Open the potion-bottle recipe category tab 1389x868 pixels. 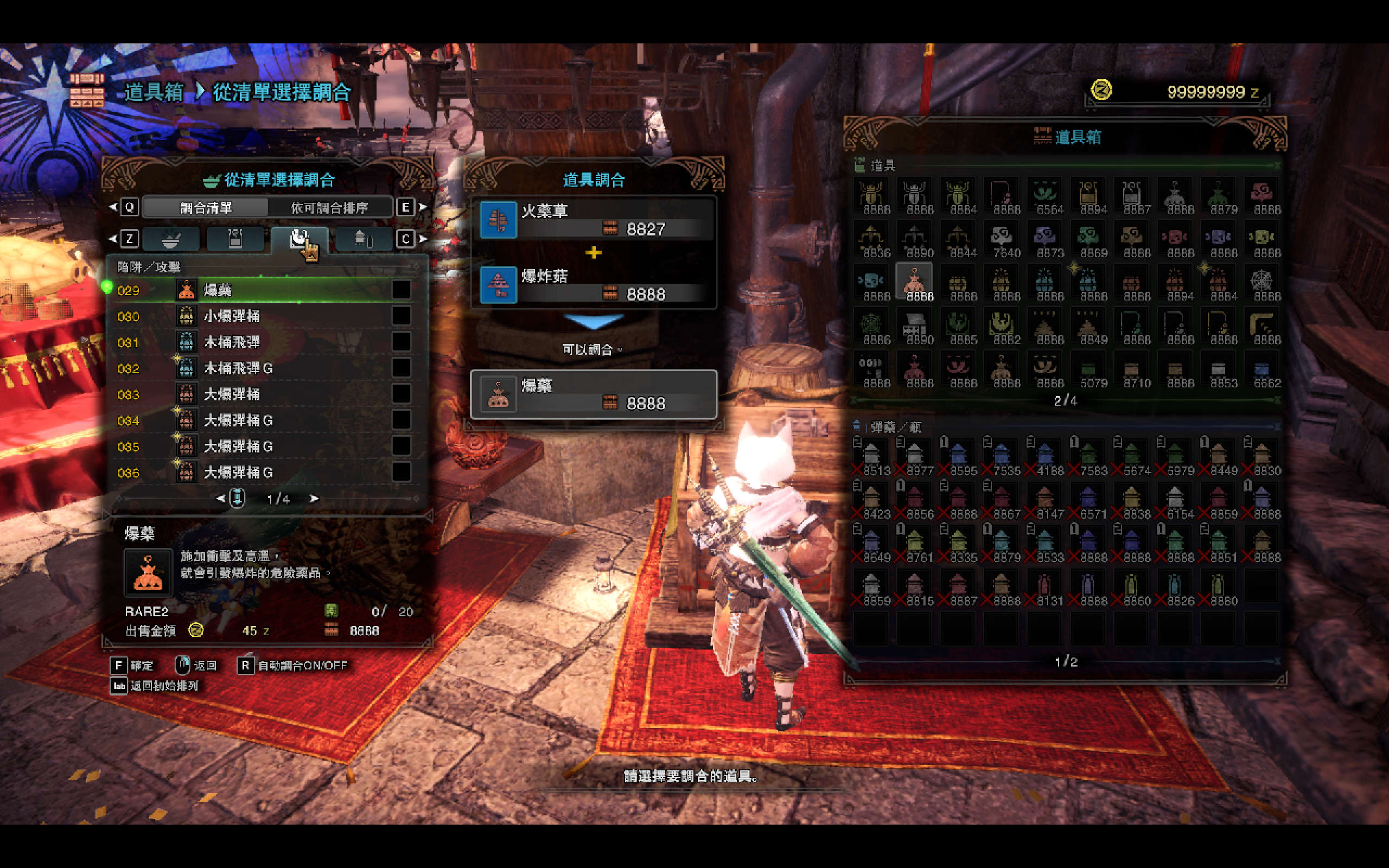pos(235,239)
